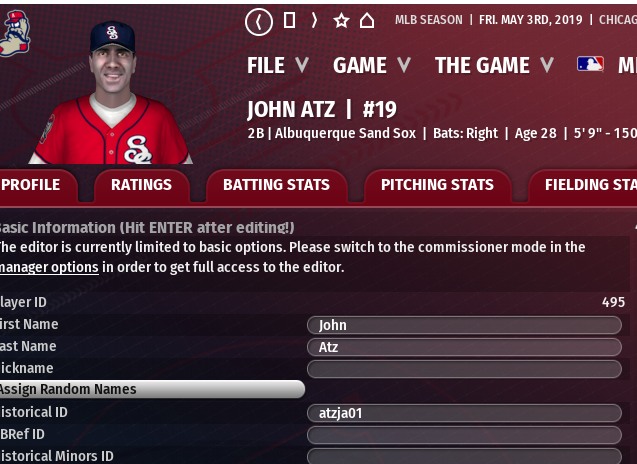Switch to the RATINGS tab
Image resolution: width=637 pixels, height=464 pixels.
141,185
